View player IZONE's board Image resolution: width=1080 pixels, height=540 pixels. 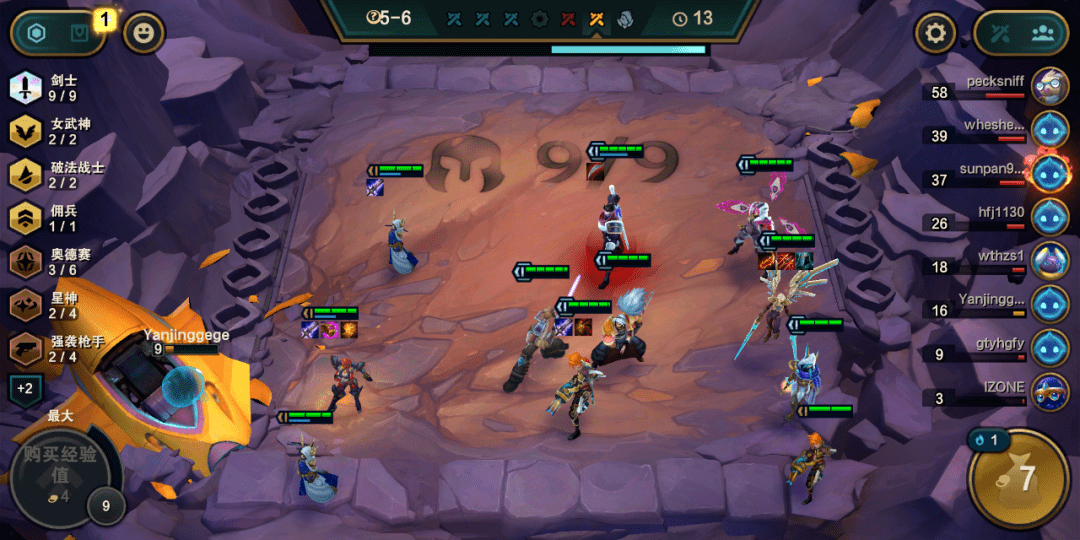[x=1050, y=392]
